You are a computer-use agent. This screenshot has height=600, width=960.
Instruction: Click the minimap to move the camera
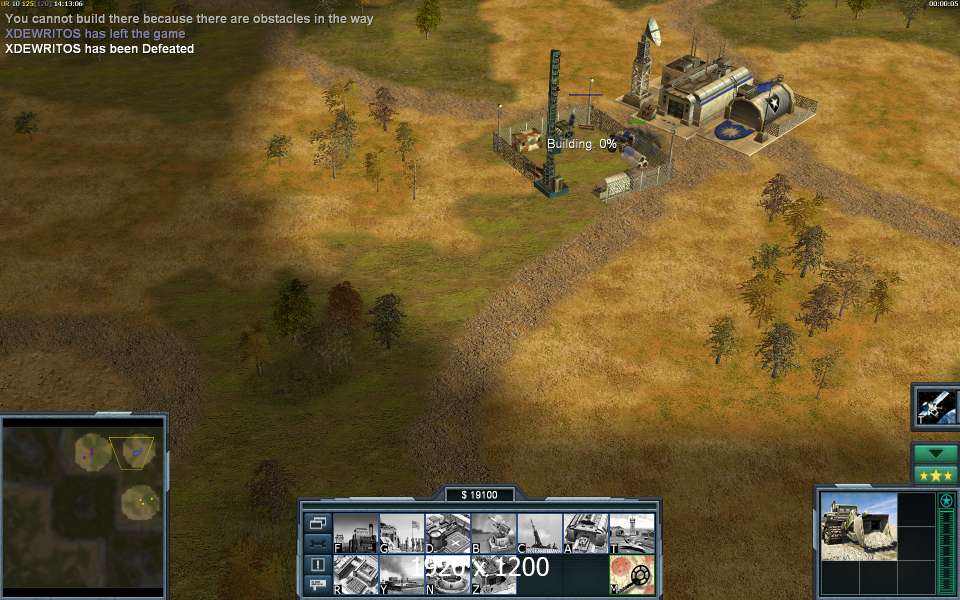point(82,502)
